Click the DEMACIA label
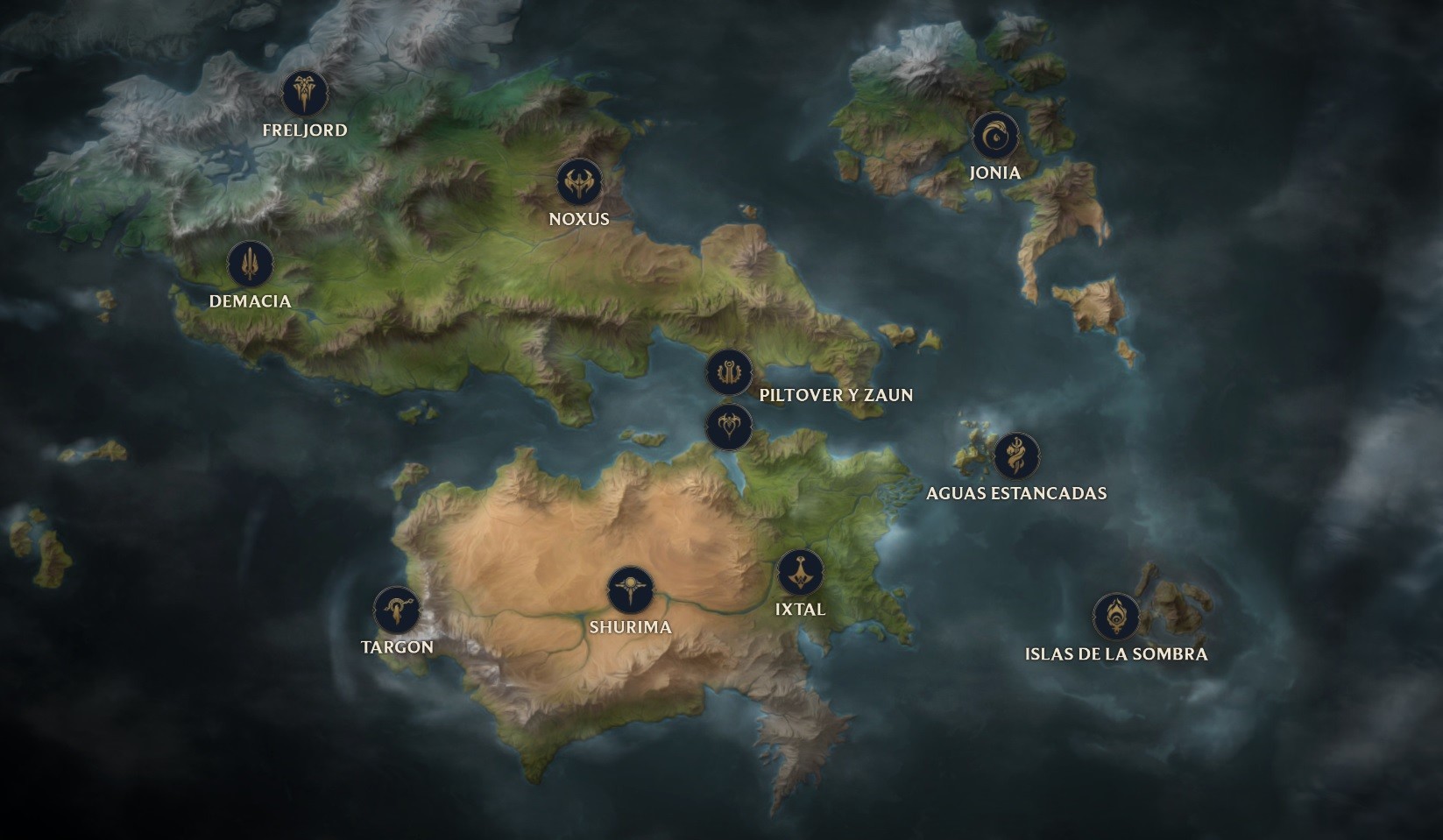Screen dimensions: 1443x840 pos(251,301)
